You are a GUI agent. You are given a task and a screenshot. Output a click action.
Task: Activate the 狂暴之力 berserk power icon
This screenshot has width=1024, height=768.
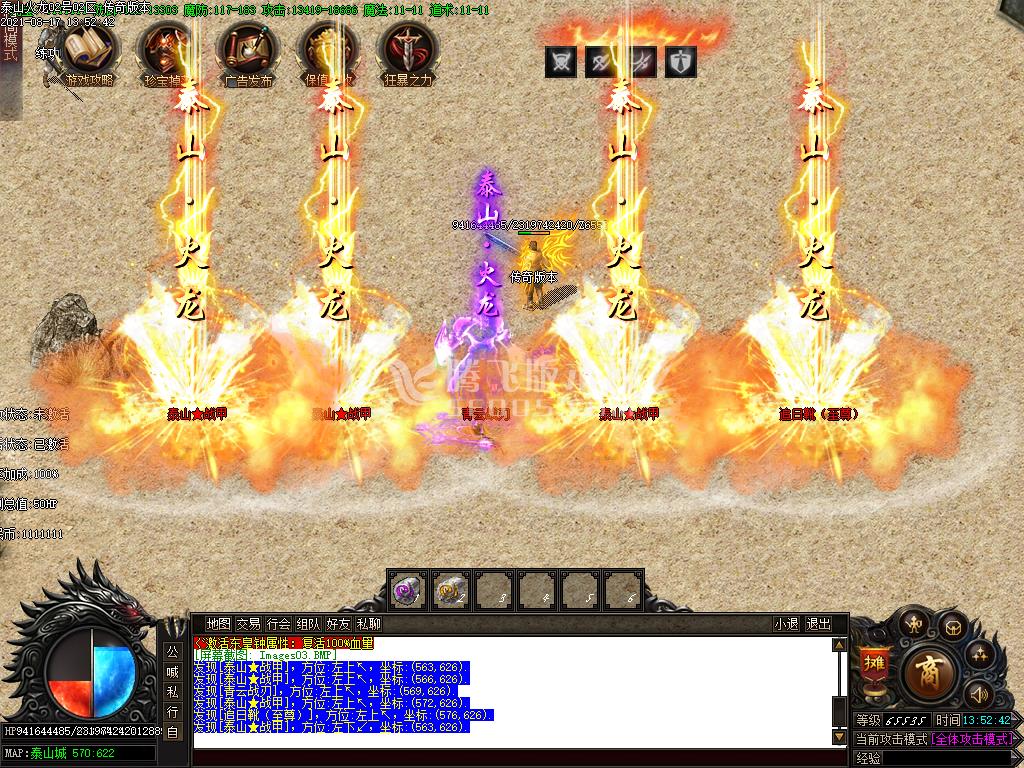[408, 52]
